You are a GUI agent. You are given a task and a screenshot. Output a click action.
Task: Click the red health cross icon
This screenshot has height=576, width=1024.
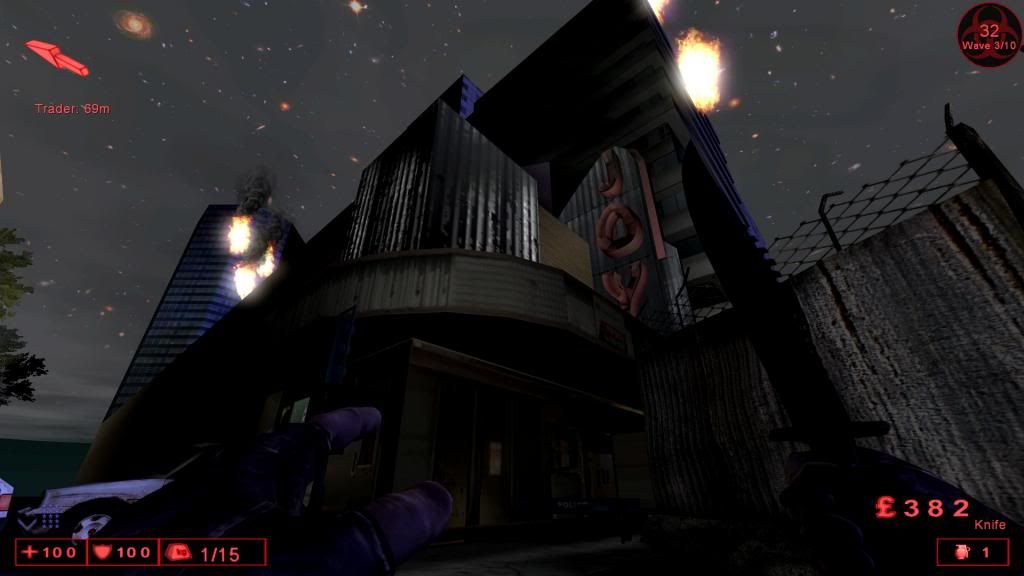point(30,552)
